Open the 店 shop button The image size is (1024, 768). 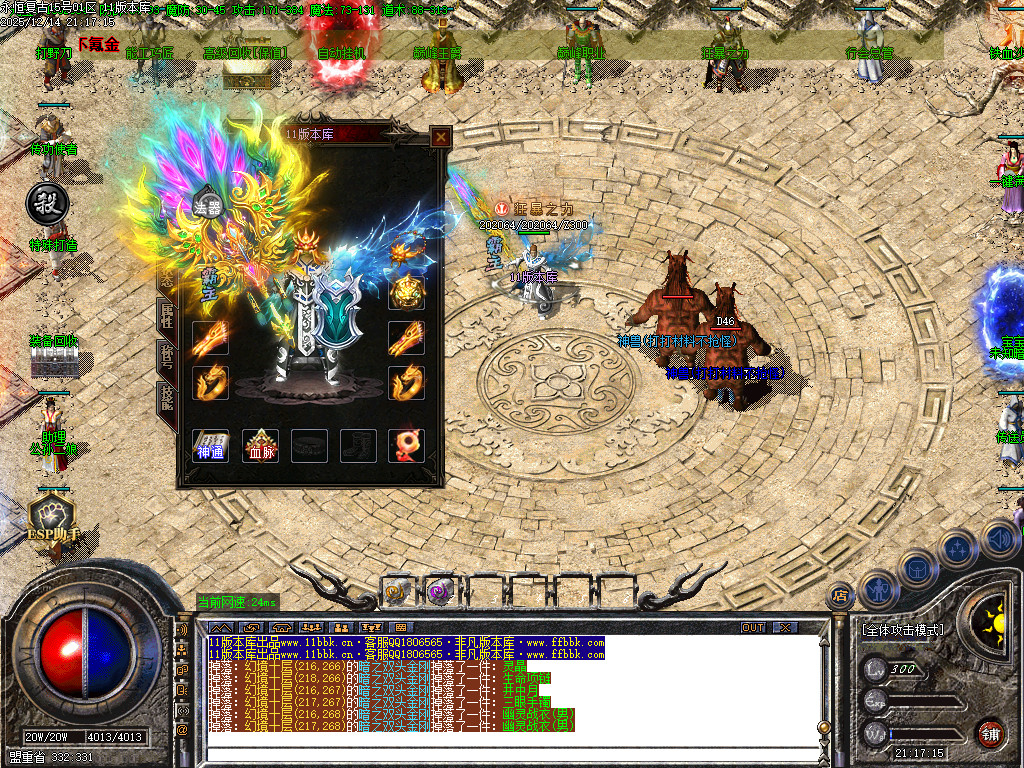tap(840, 596)
